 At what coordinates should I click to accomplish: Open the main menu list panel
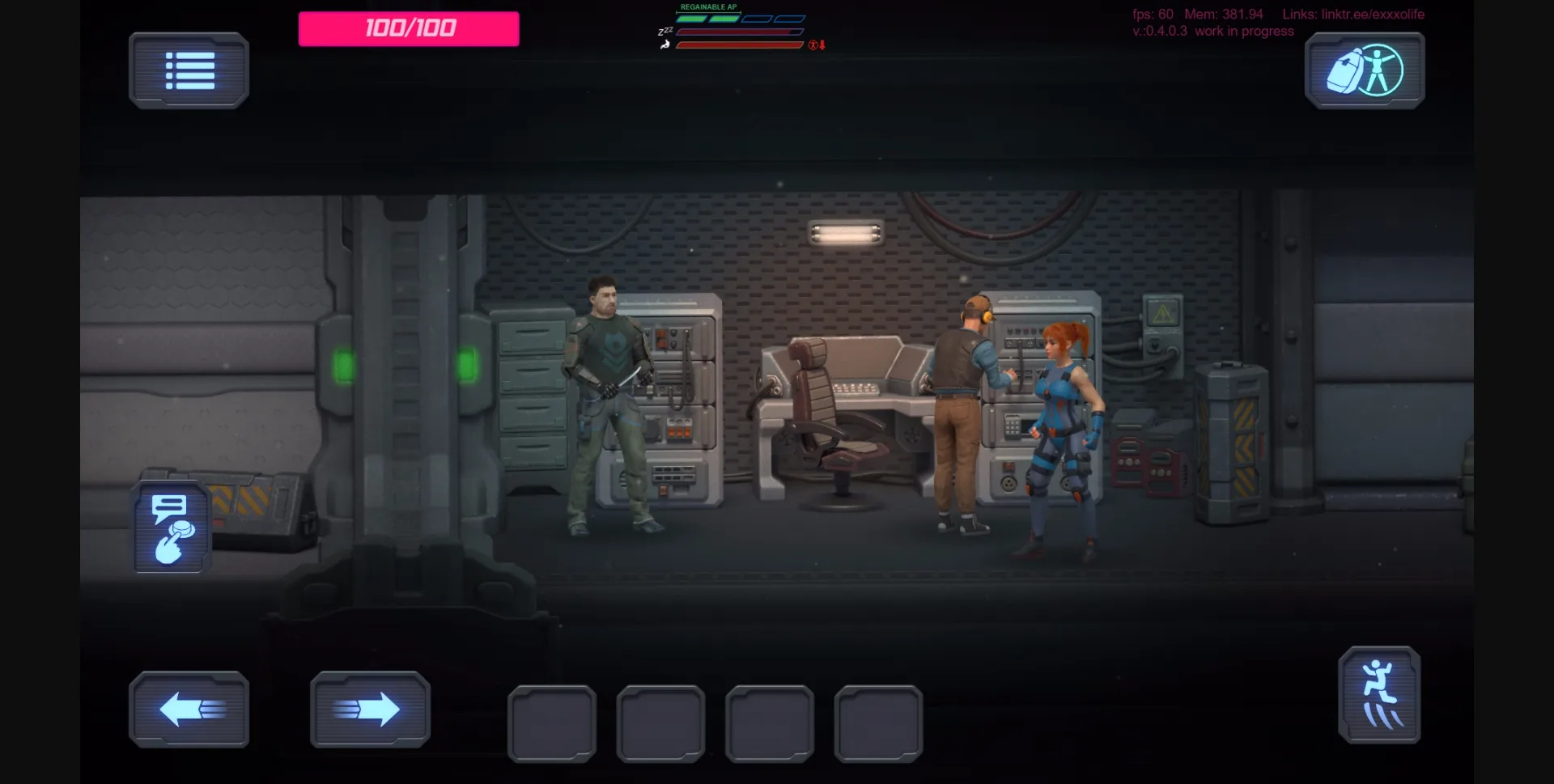tap(189, 70)
